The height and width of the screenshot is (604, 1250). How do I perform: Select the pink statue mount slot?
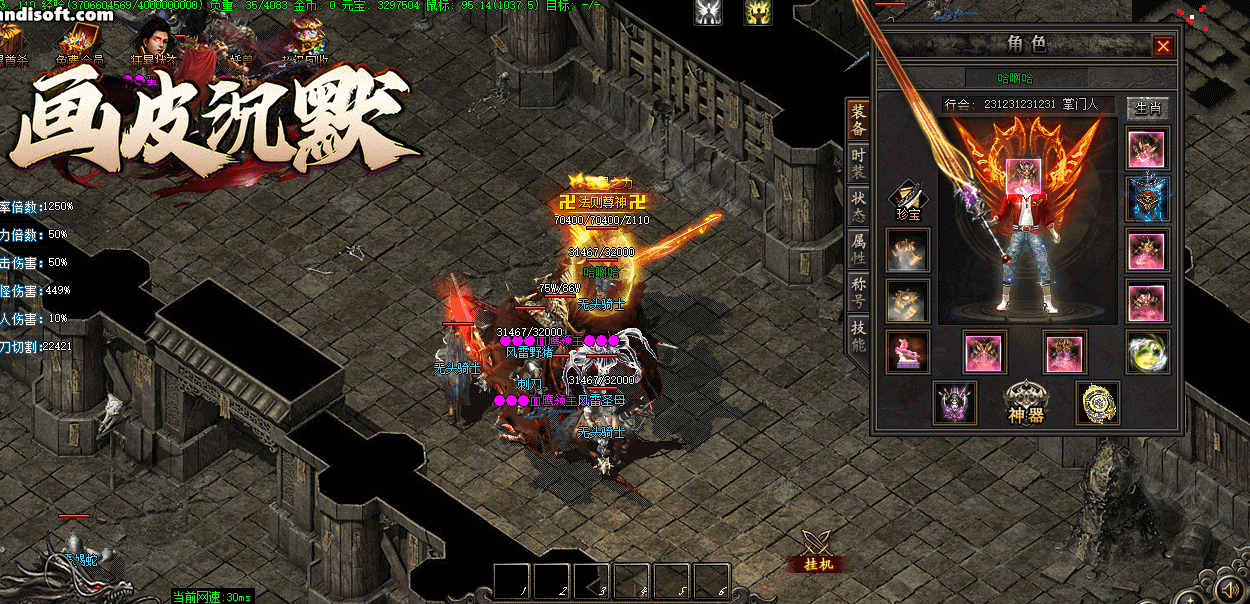click(907, 352)
